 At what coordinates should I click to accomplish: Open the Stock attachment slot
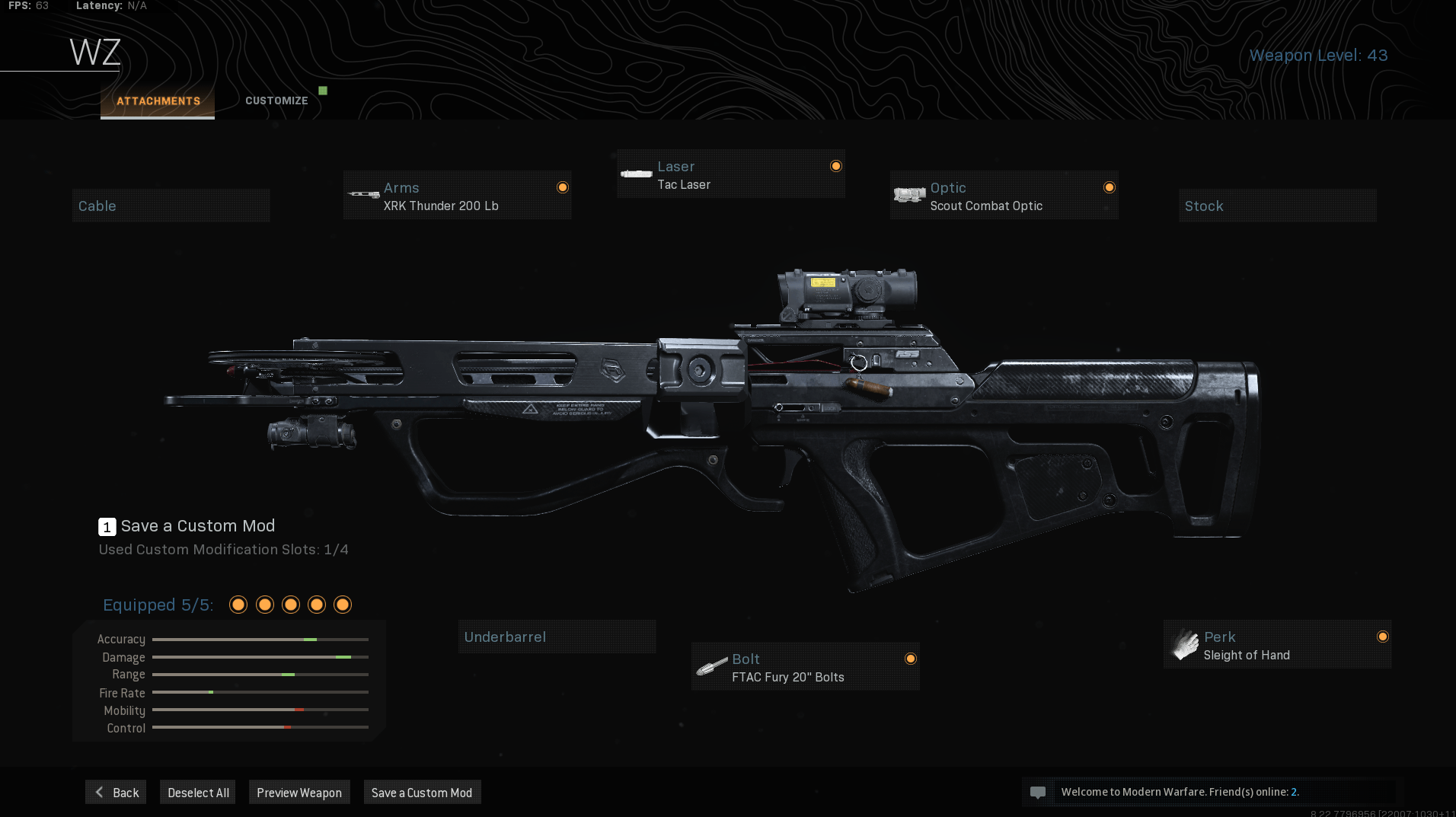(x=1278, y=205)
